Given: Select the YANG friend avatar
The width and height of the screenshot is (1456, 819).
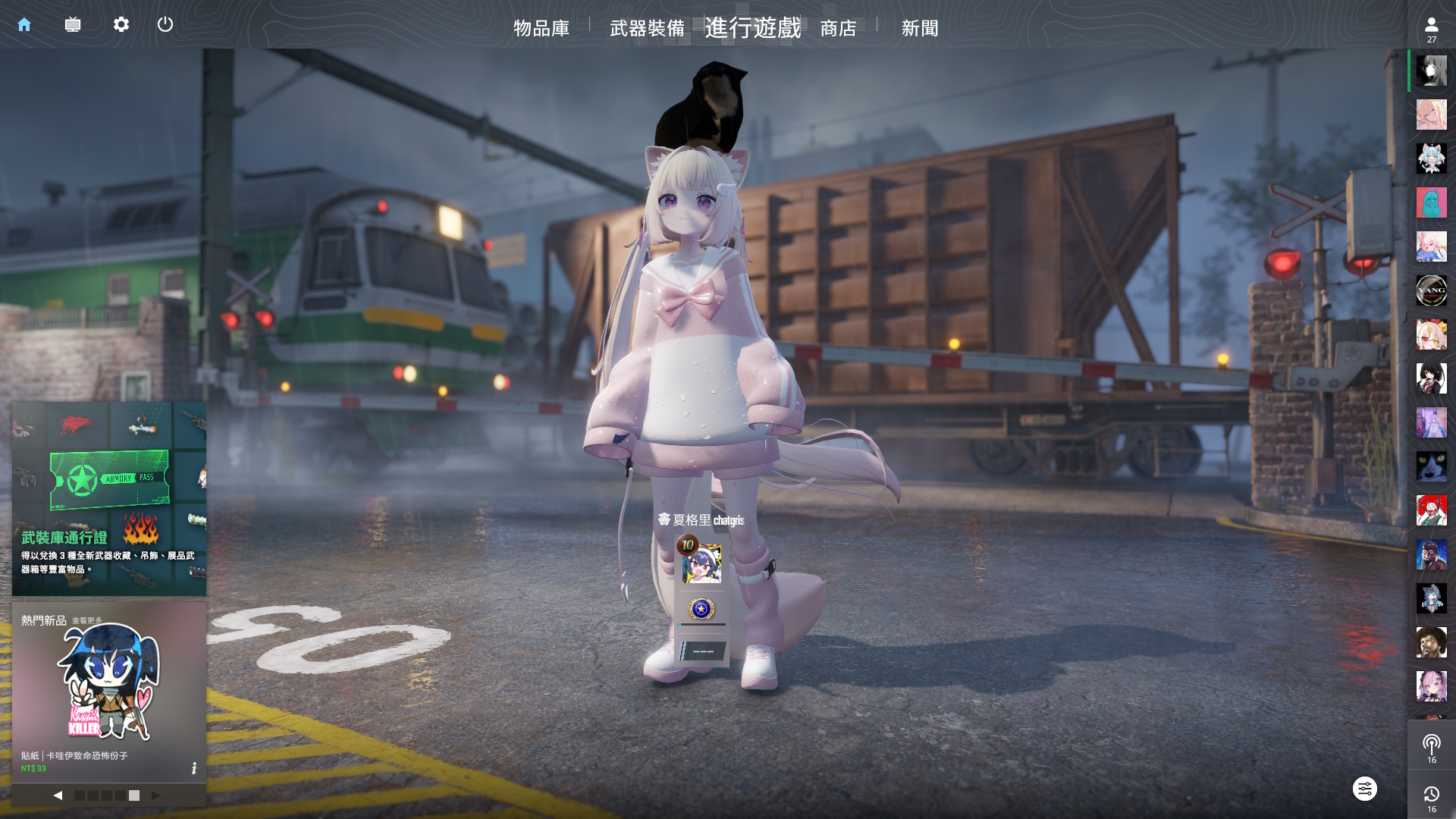Looking at the screenshot, I should tap(1431, 290).
